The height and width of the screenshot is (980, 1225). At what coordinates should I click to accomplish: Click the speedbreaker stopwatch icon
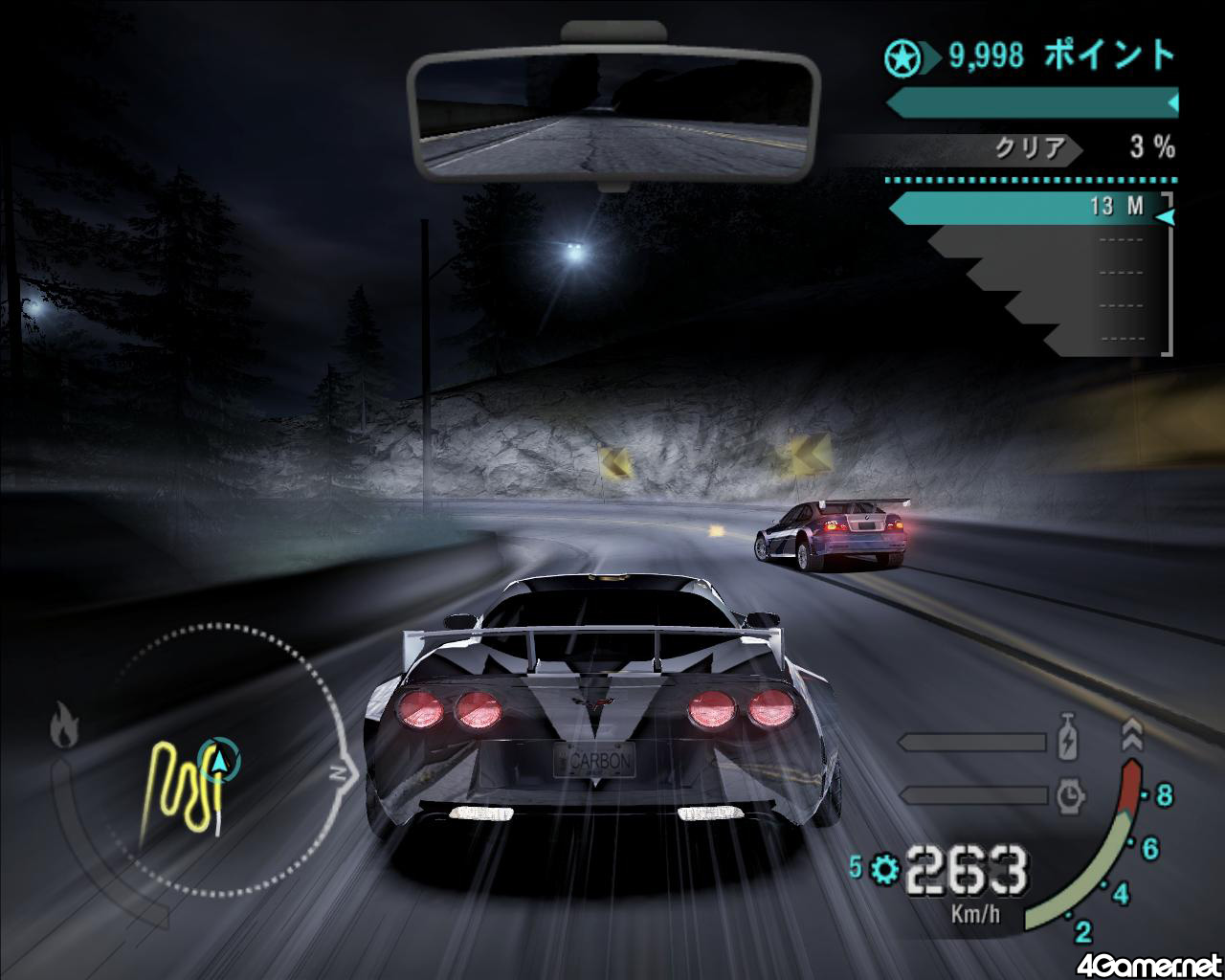pos(1070,794)
